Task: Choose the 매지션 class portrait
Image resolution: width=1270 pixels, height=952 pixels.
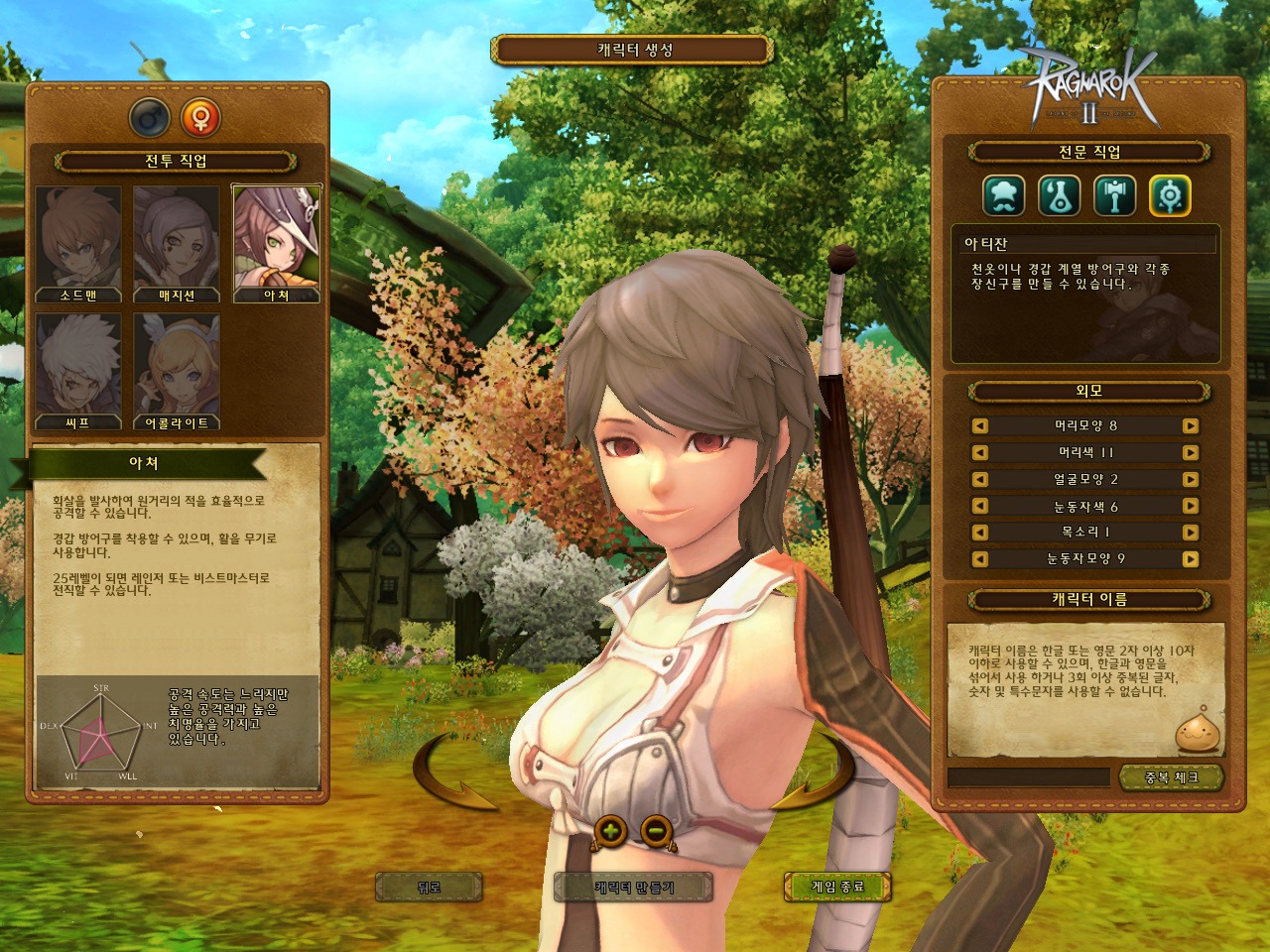Action: click(177, 243)
